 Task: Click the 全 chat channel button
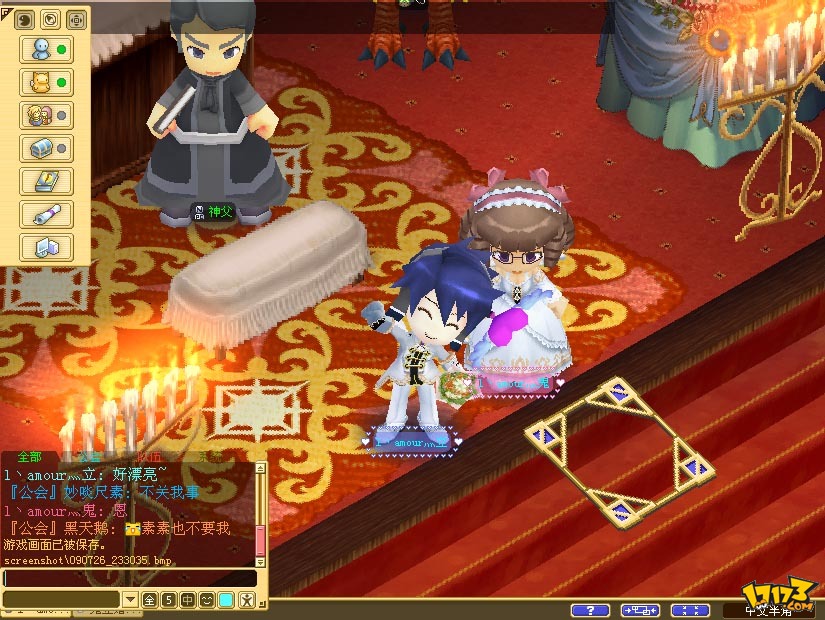(x=149, y=599)
